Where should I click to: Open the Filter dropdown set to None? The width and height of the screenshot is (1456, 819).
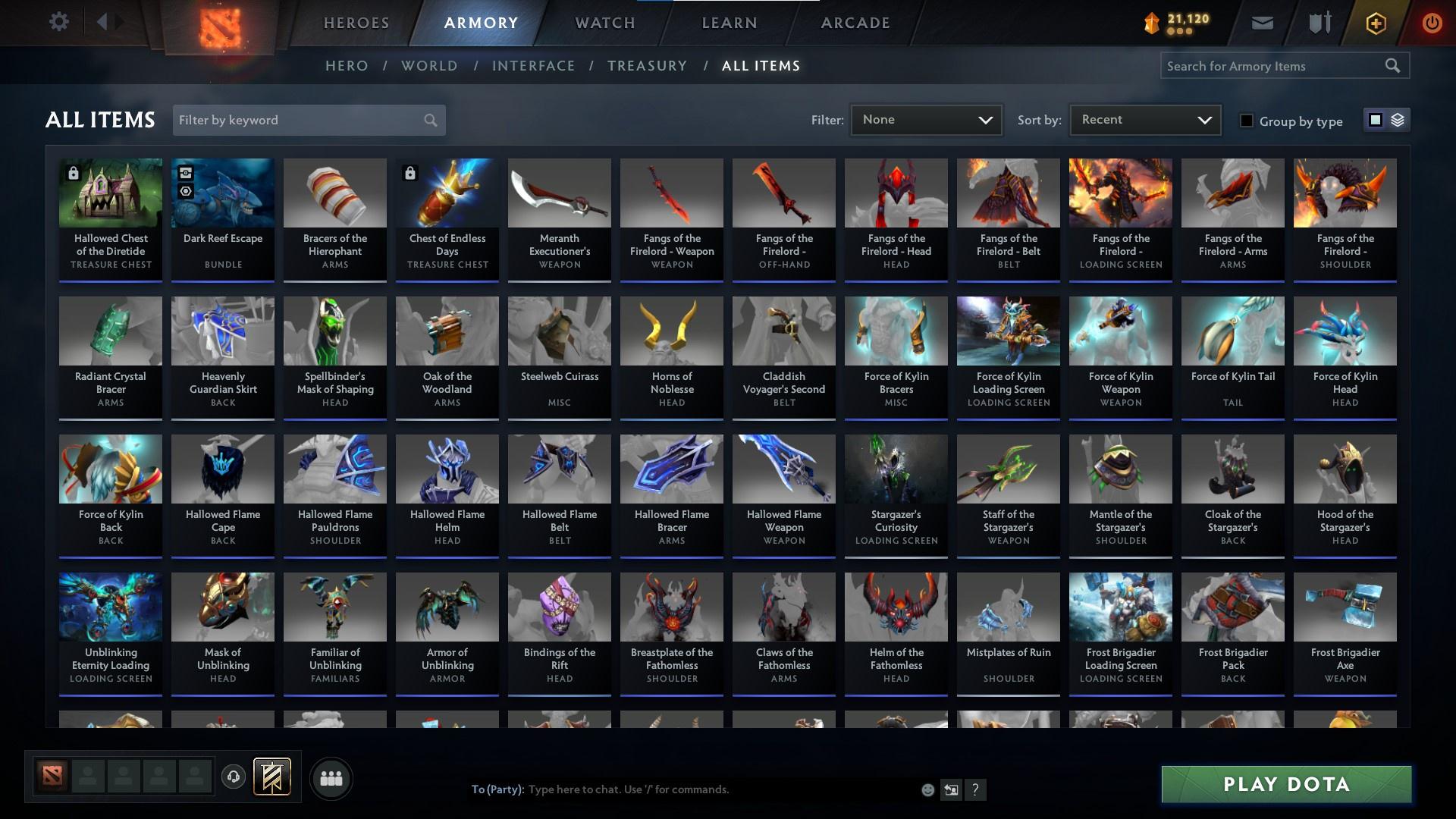pyautogui.click(x=926, y=119)
